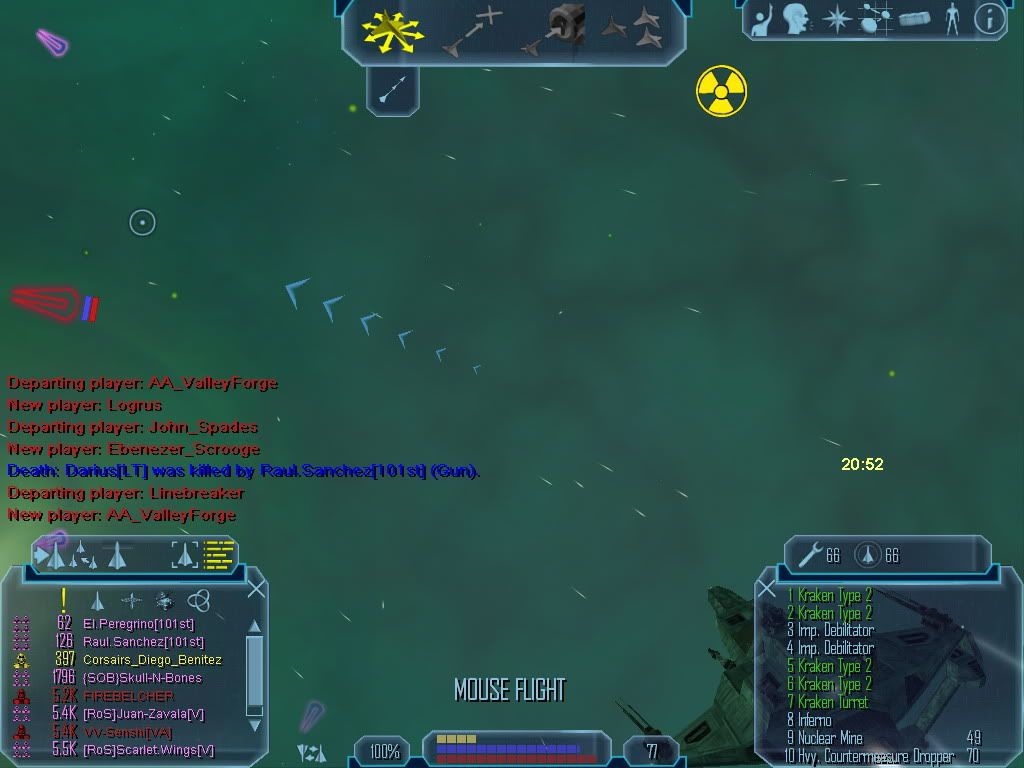
Task: Select El.Peregrino[101st] in contact list
Action: click(x=138, y=624)
